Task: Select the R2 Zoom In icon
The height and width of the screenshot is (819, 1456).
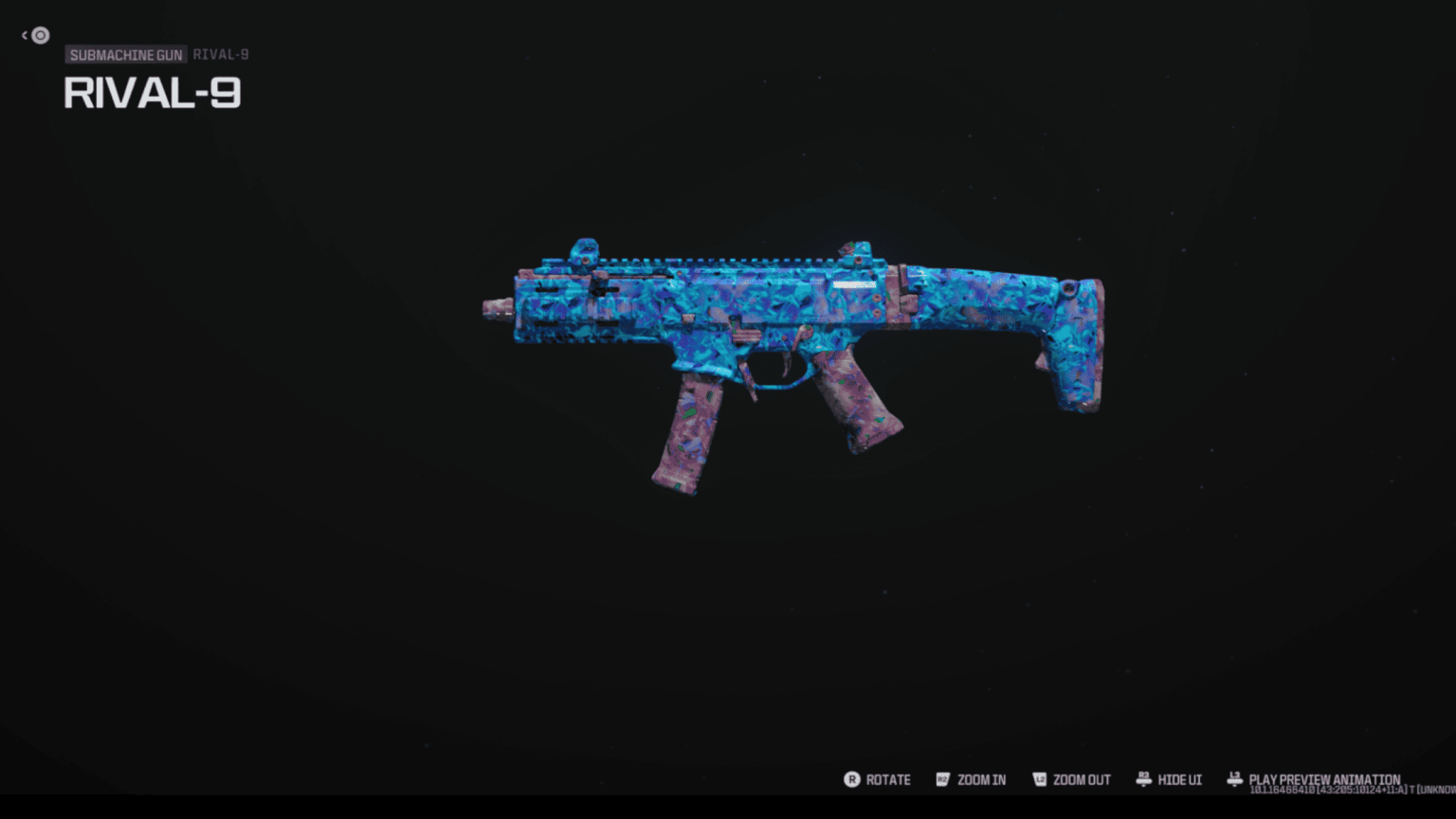Action: tap(943, 779)
